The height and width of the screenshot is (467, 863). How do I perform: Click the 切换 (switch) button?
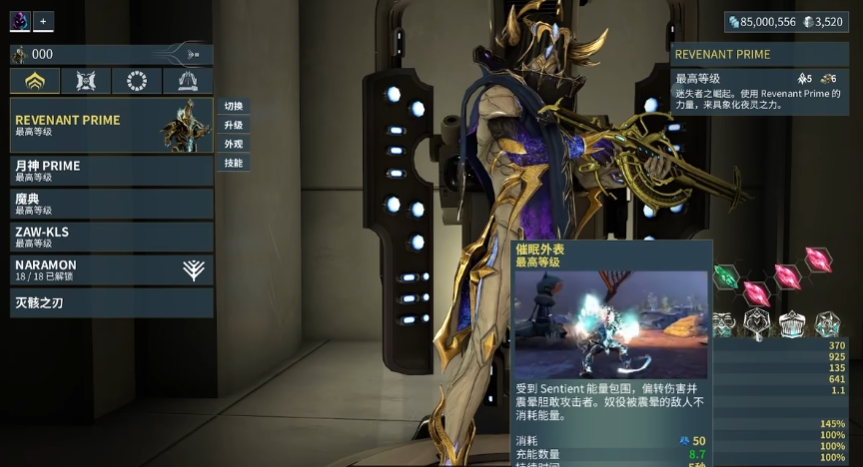click(x=233, y=106)
